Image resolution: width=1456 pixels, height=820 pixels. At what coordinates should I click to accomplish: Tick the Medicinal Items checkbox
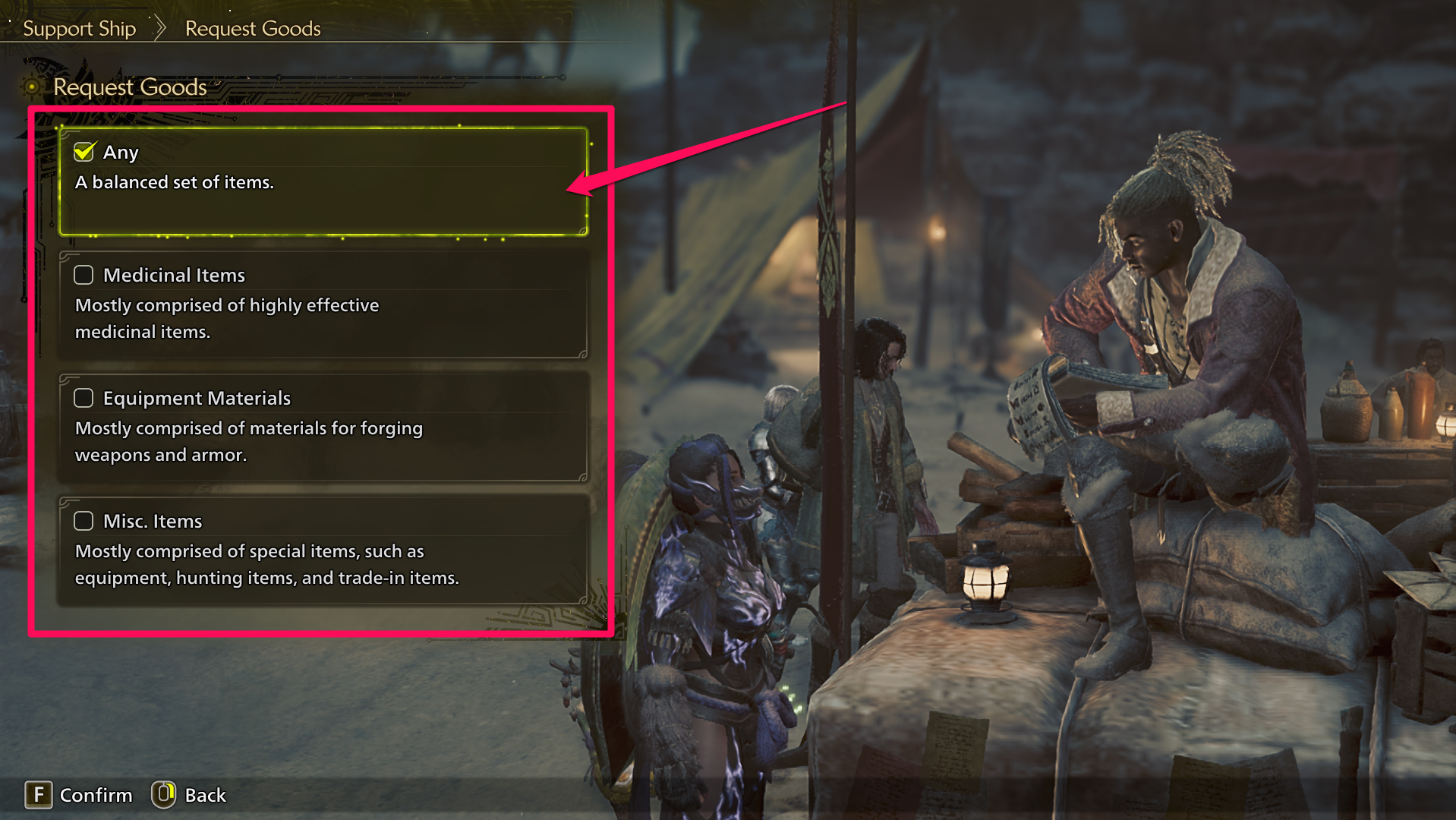click(x=84, y=275)
